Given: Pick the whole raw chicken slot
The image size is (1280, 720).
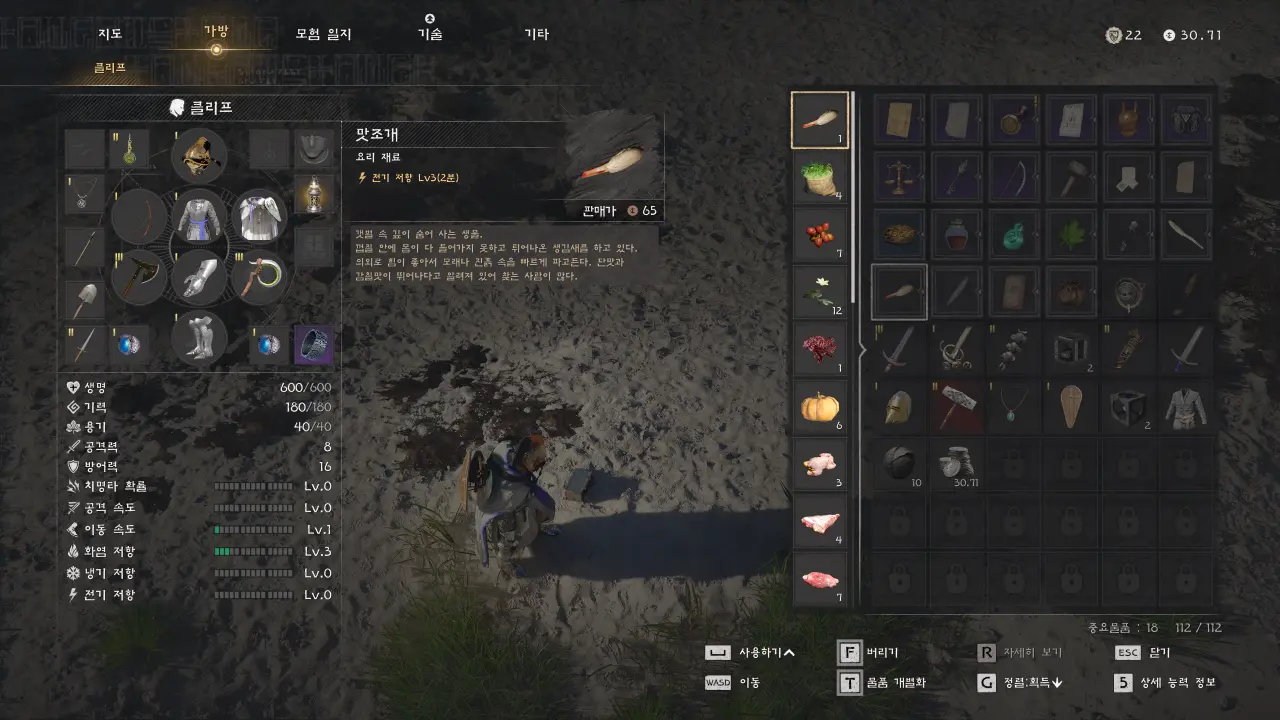Looking at the screenshot, I should pos(820,464).
